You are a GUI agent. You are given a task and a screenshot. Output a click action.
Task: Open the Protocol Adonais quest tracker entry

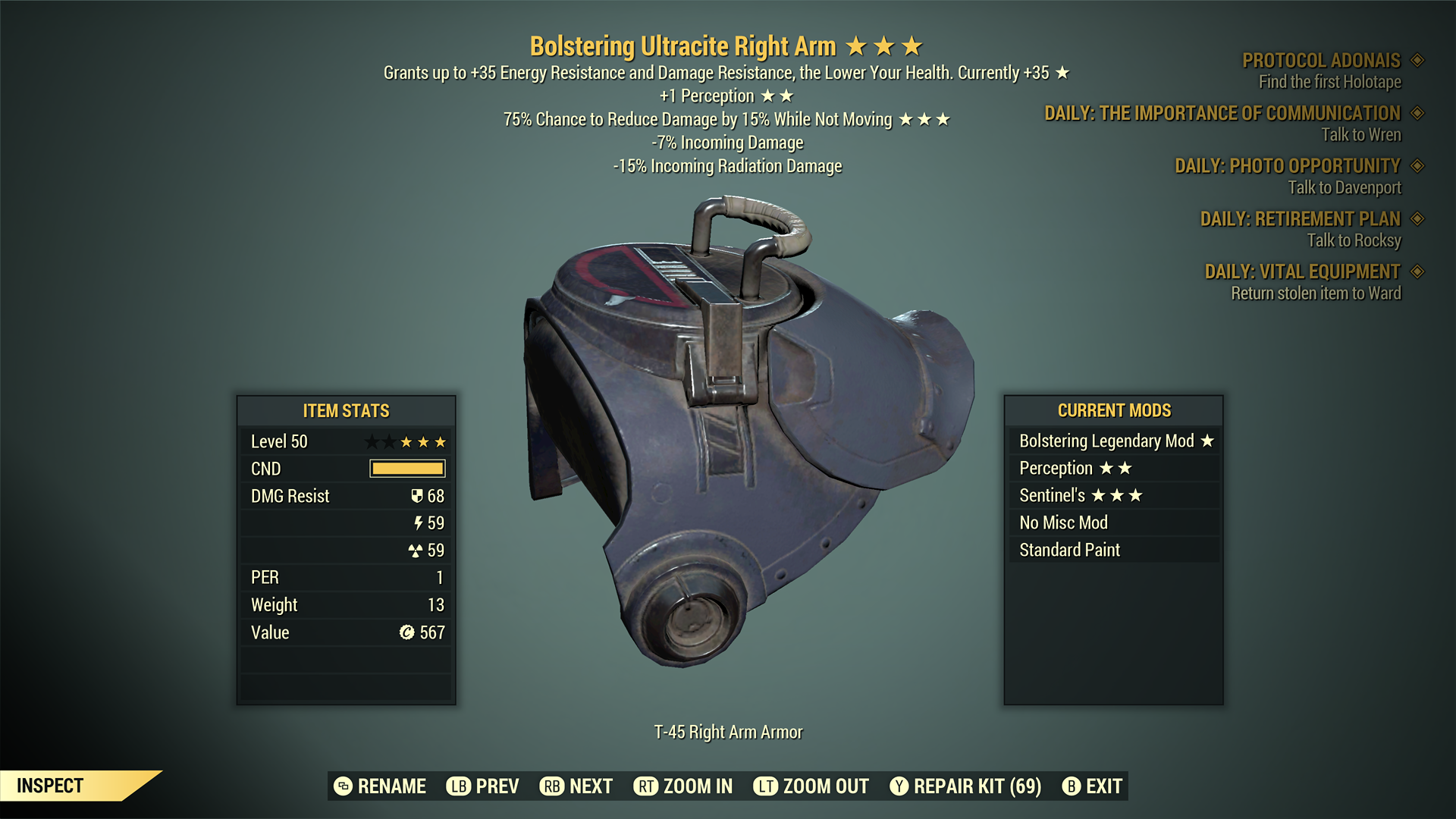coord(1321,61)
